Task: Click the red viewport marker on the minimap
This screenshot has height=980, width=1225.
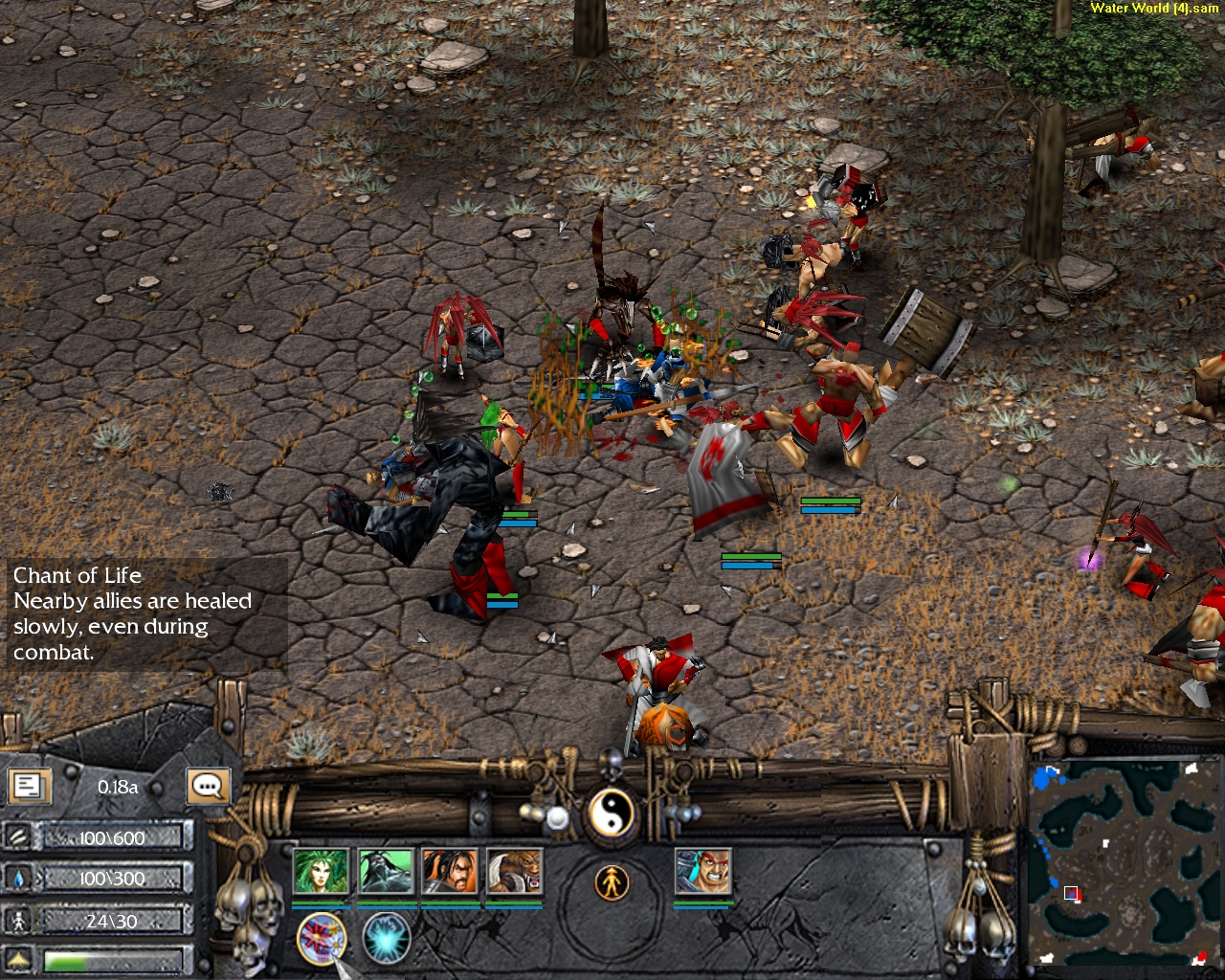Action: click(1071, 894)
